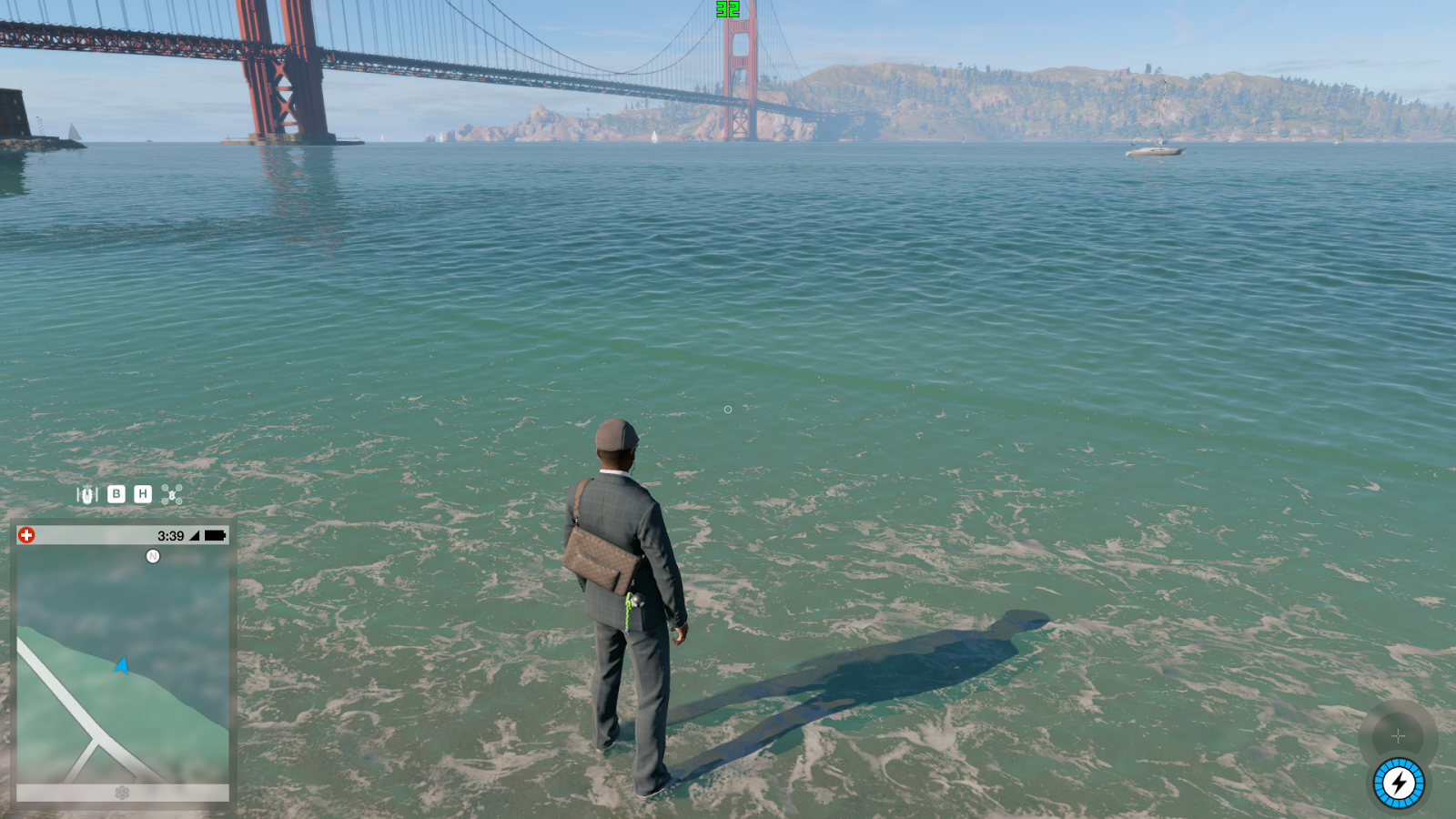Image resolution: width=1456 pixels, height=819 pixels.
Task: Select the empty weapon crosshair slot
Action: click(x=1398, y=735)
